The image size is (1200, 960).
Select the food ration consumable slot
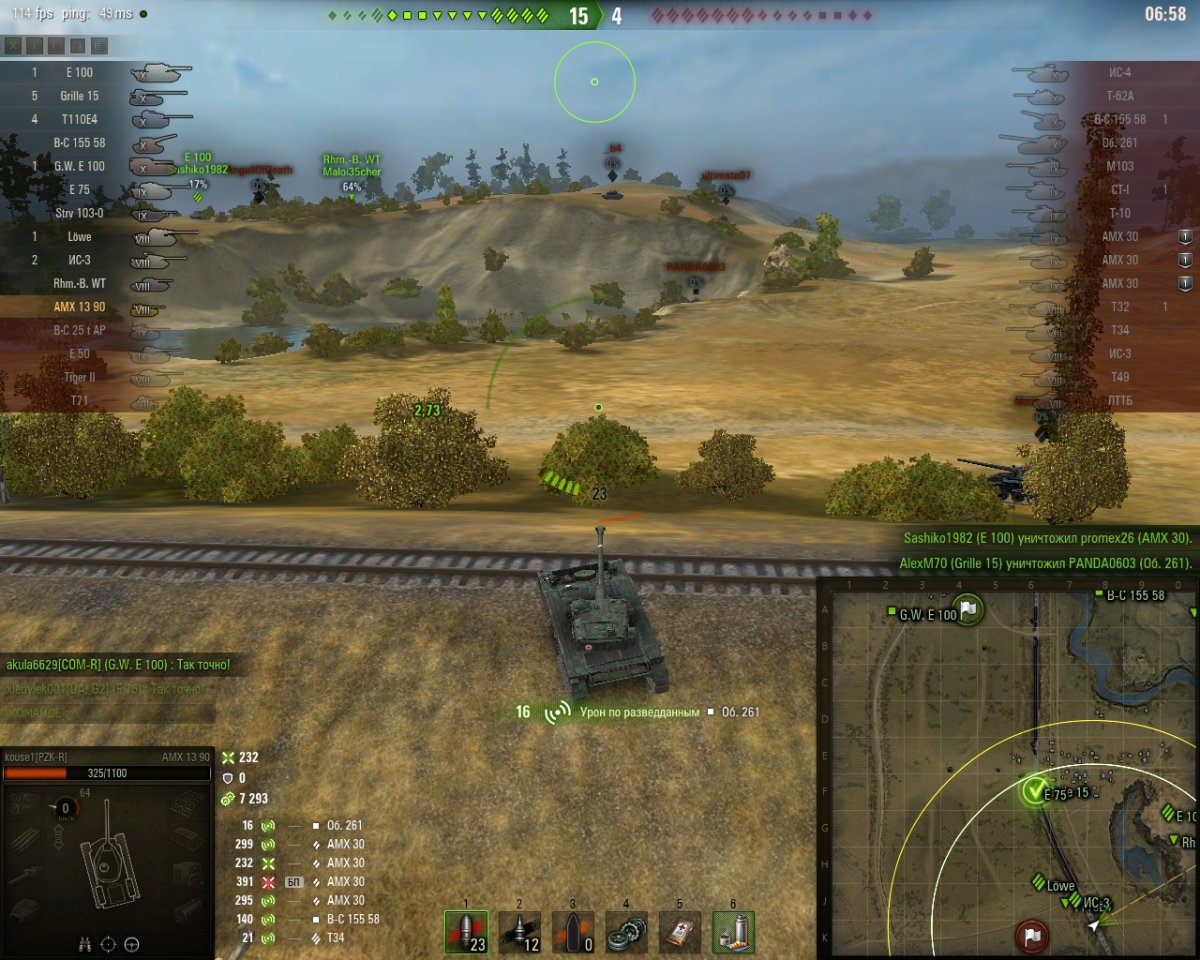(x=734, y=932)
